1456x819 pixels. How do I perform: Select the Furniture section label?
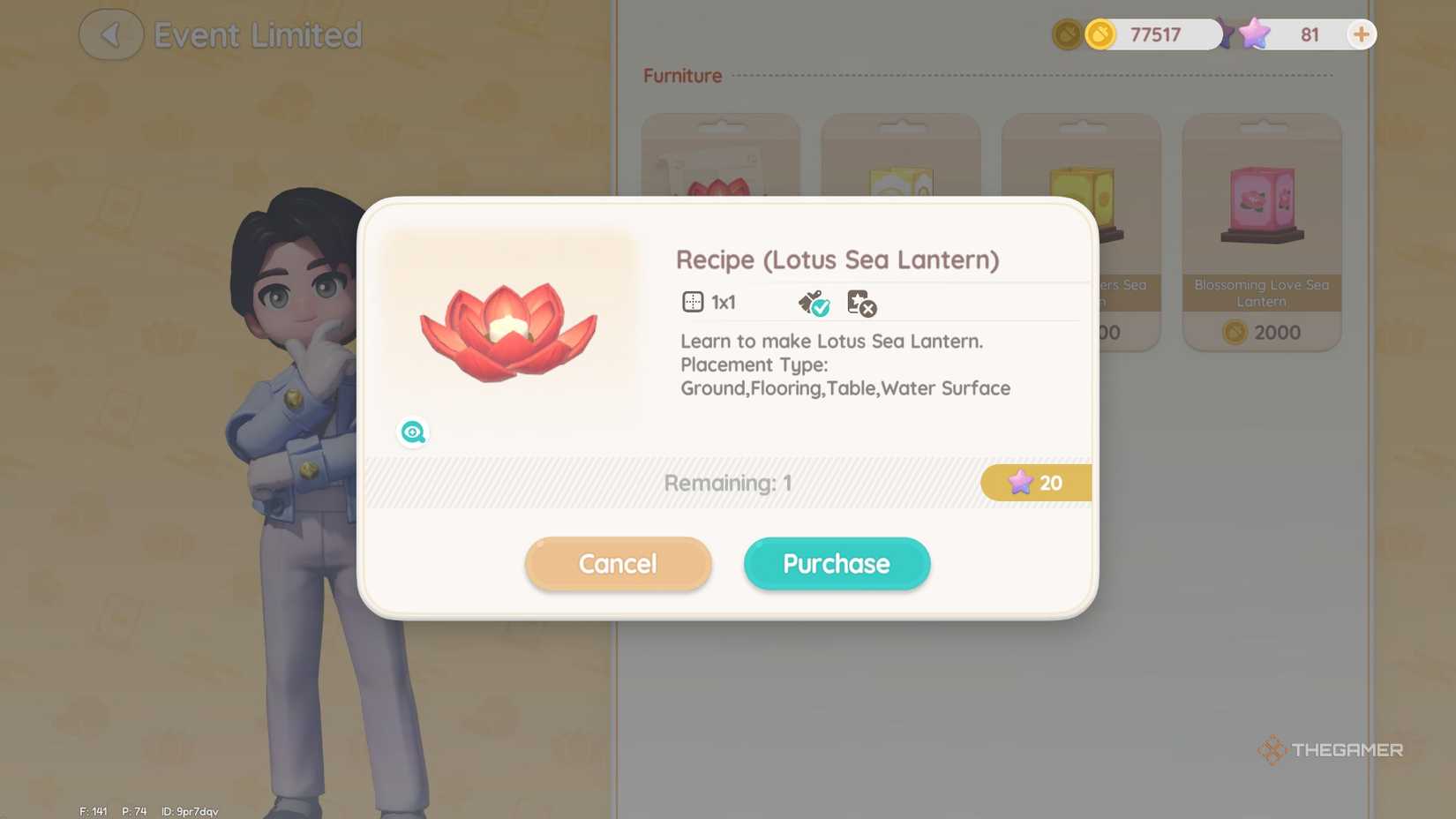point(681,76)
